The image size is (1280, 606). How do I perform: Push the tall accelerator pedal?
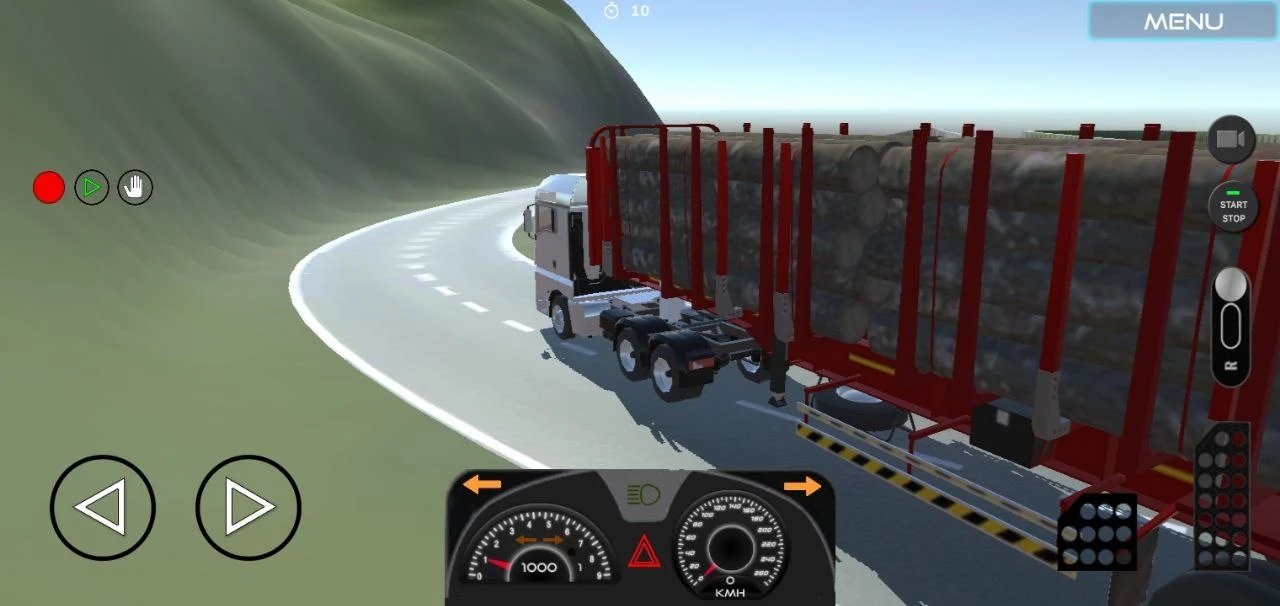click(x=1222, y=495)
